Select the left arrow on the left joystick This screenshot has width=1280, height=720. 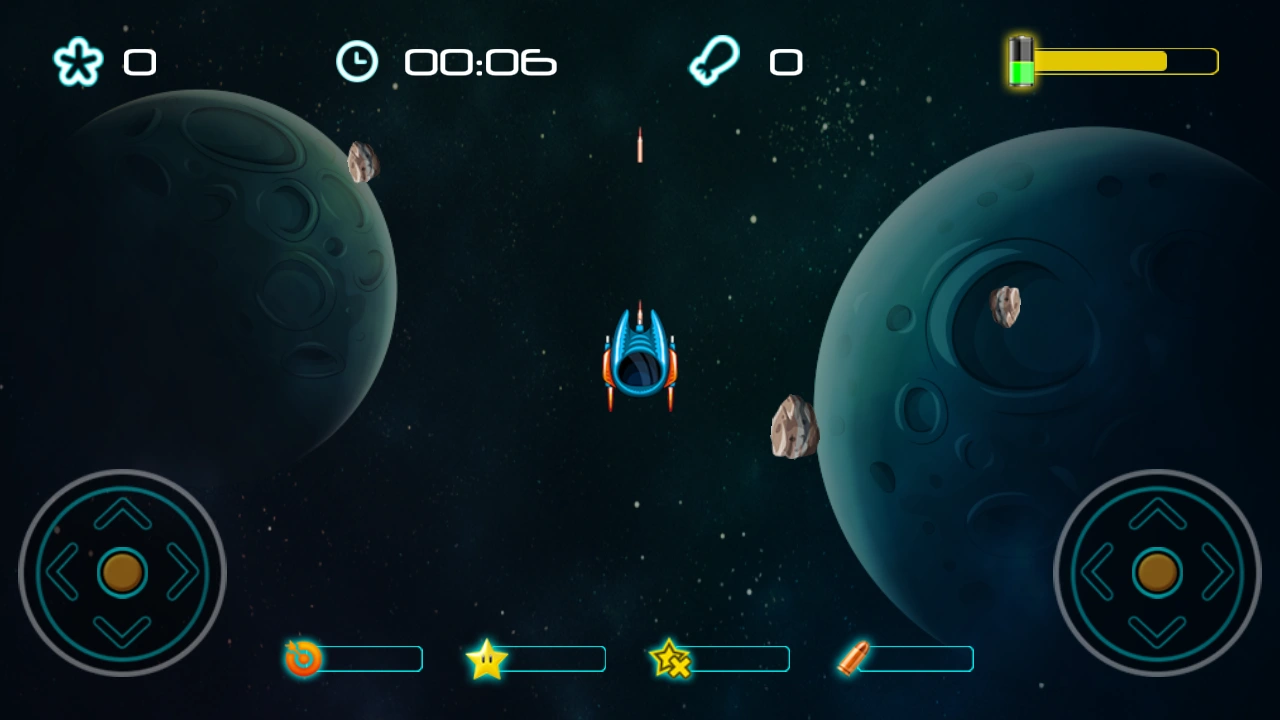click(x=63, y=572)
